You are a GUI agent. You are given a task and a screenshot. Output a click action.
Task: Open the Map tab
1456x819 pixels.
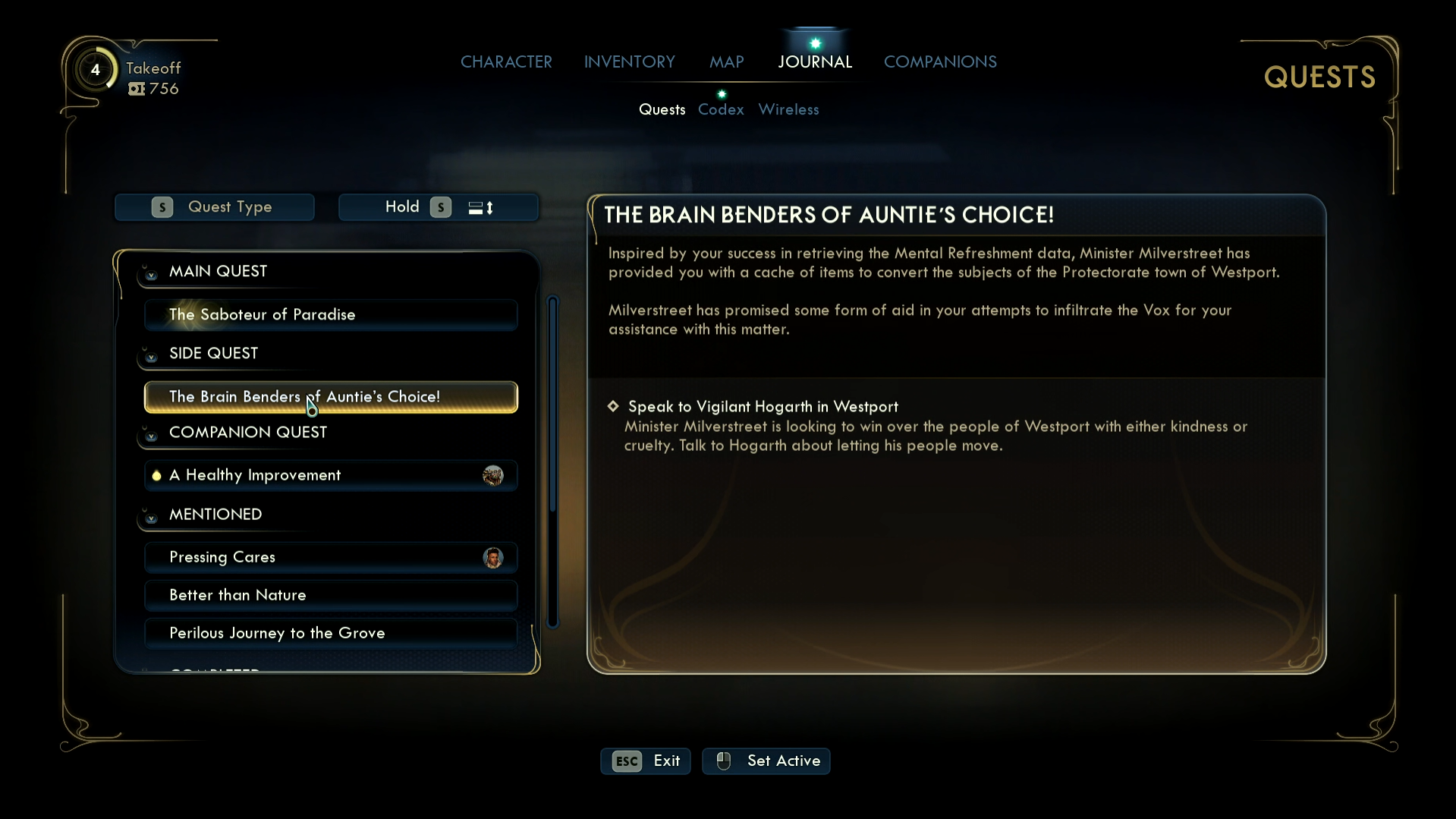(x=726, y=61)
